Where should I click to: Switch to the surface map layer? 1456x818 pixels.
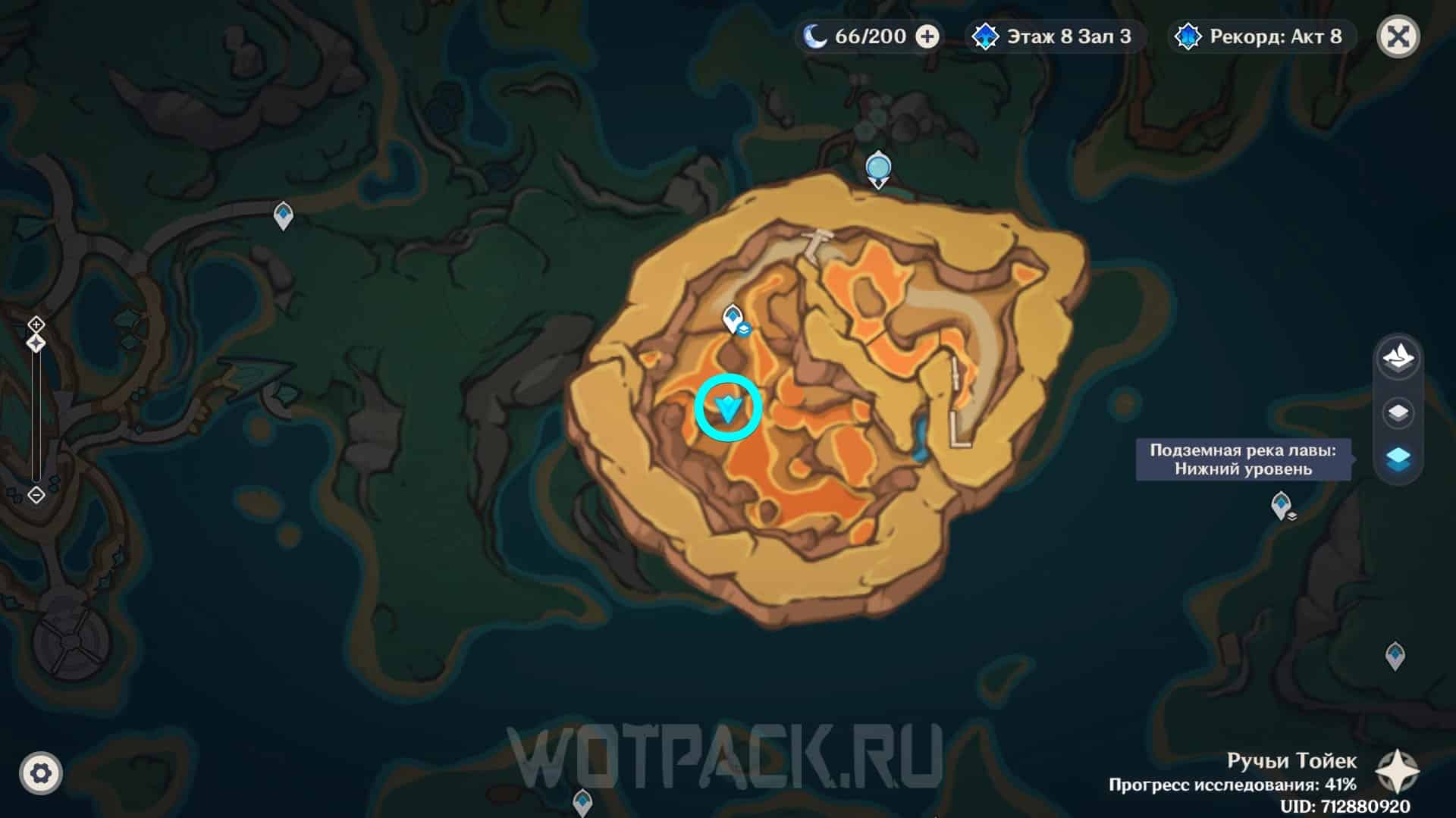pos(1398,357)
